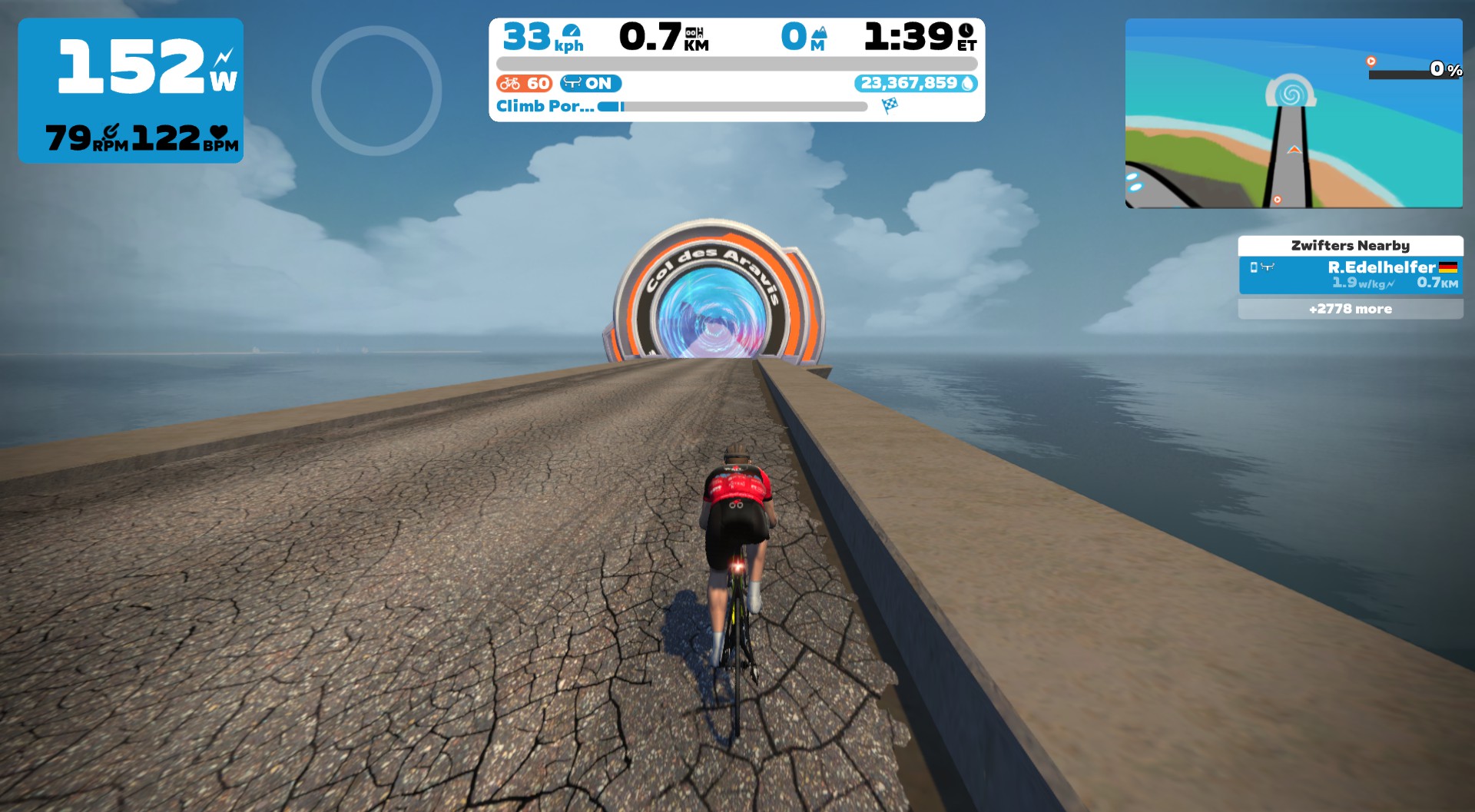
Task: Open the minimap in the corner
Action: tap(1293, 113)
